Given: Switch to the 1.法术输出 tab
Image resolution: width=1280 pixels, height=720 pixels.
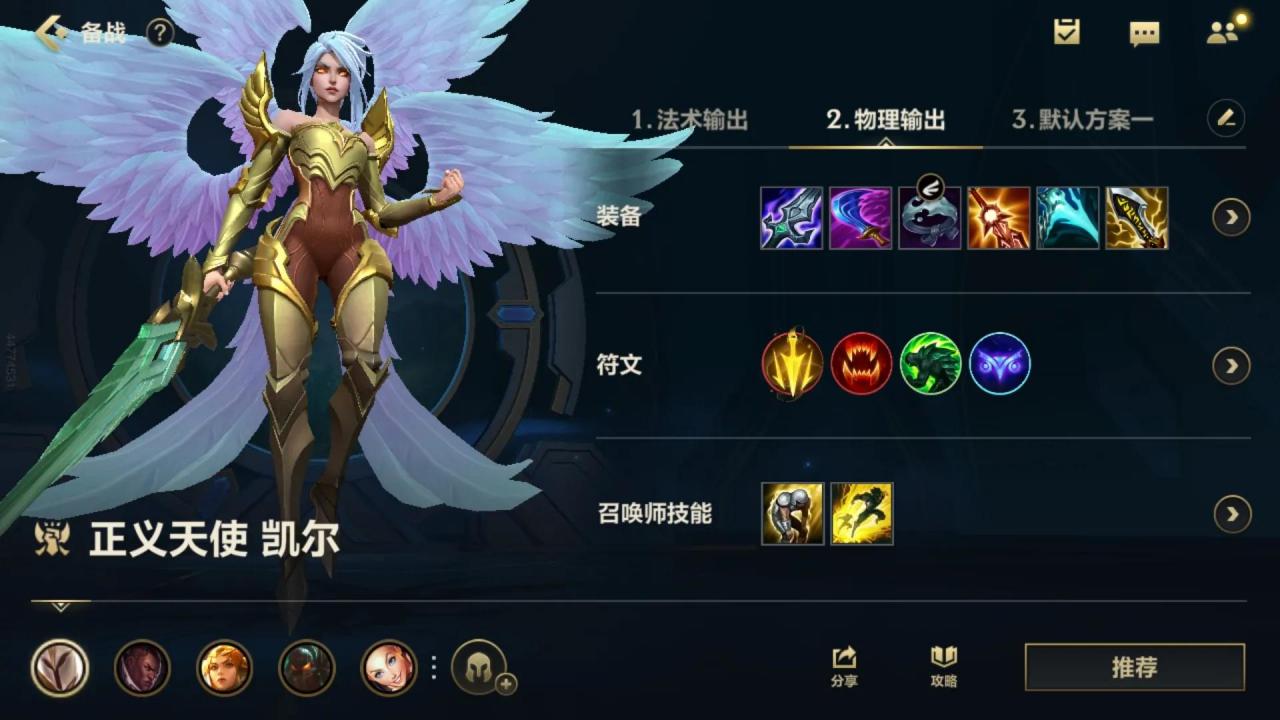Looking at the screenshot, I should point(691,118).
